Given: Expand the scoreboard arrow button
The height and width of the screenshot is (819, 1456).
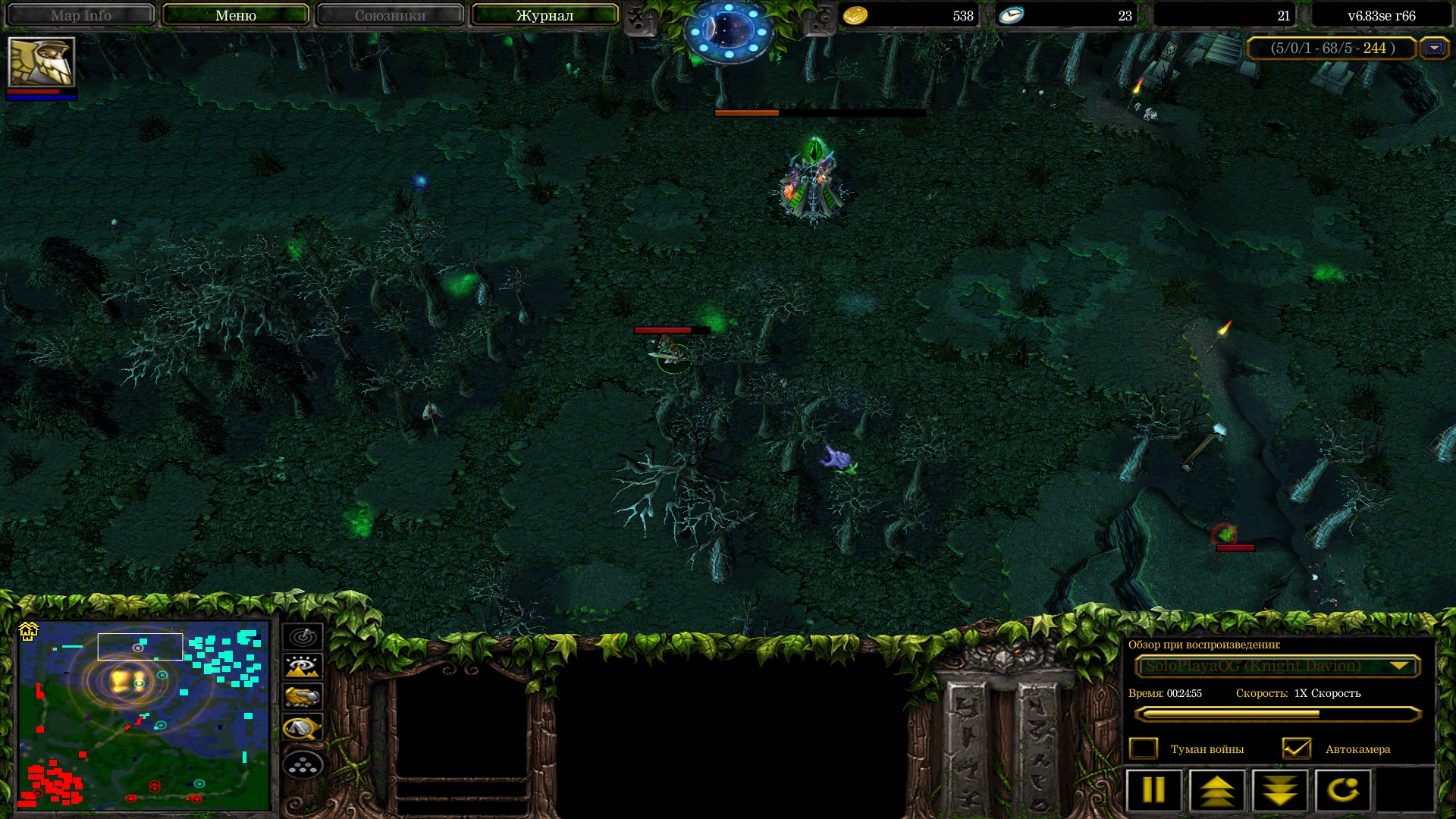Looking at the screenshot, I should click(1433, 48).
